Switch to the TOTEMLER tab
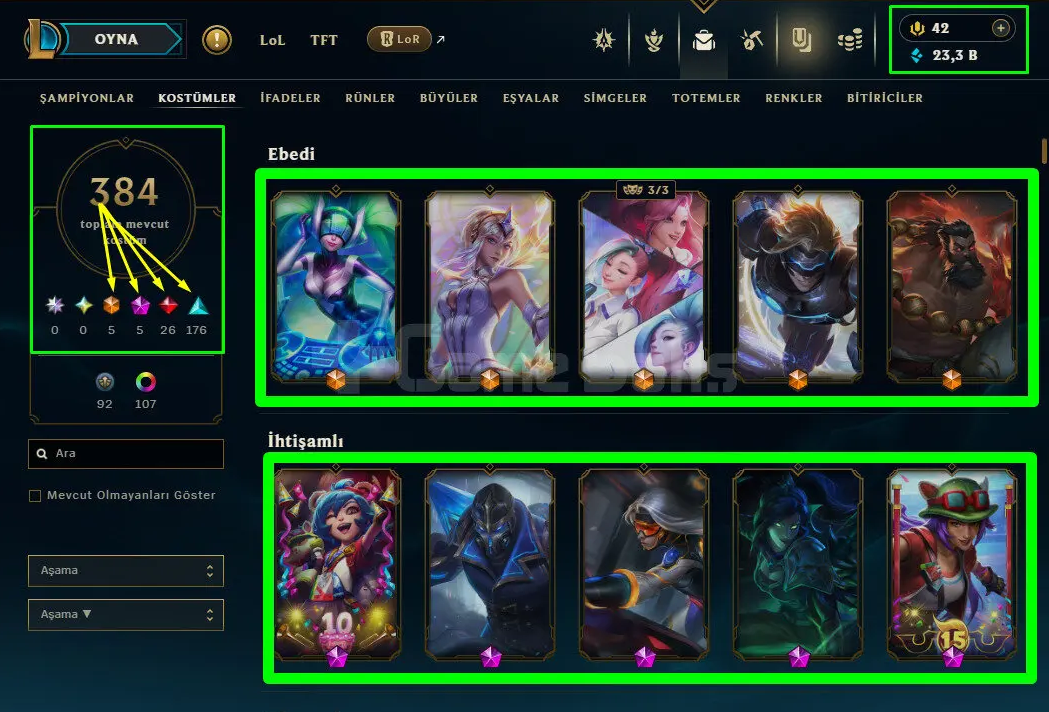The image size is (1049, 712). click(x=706, y=98)
